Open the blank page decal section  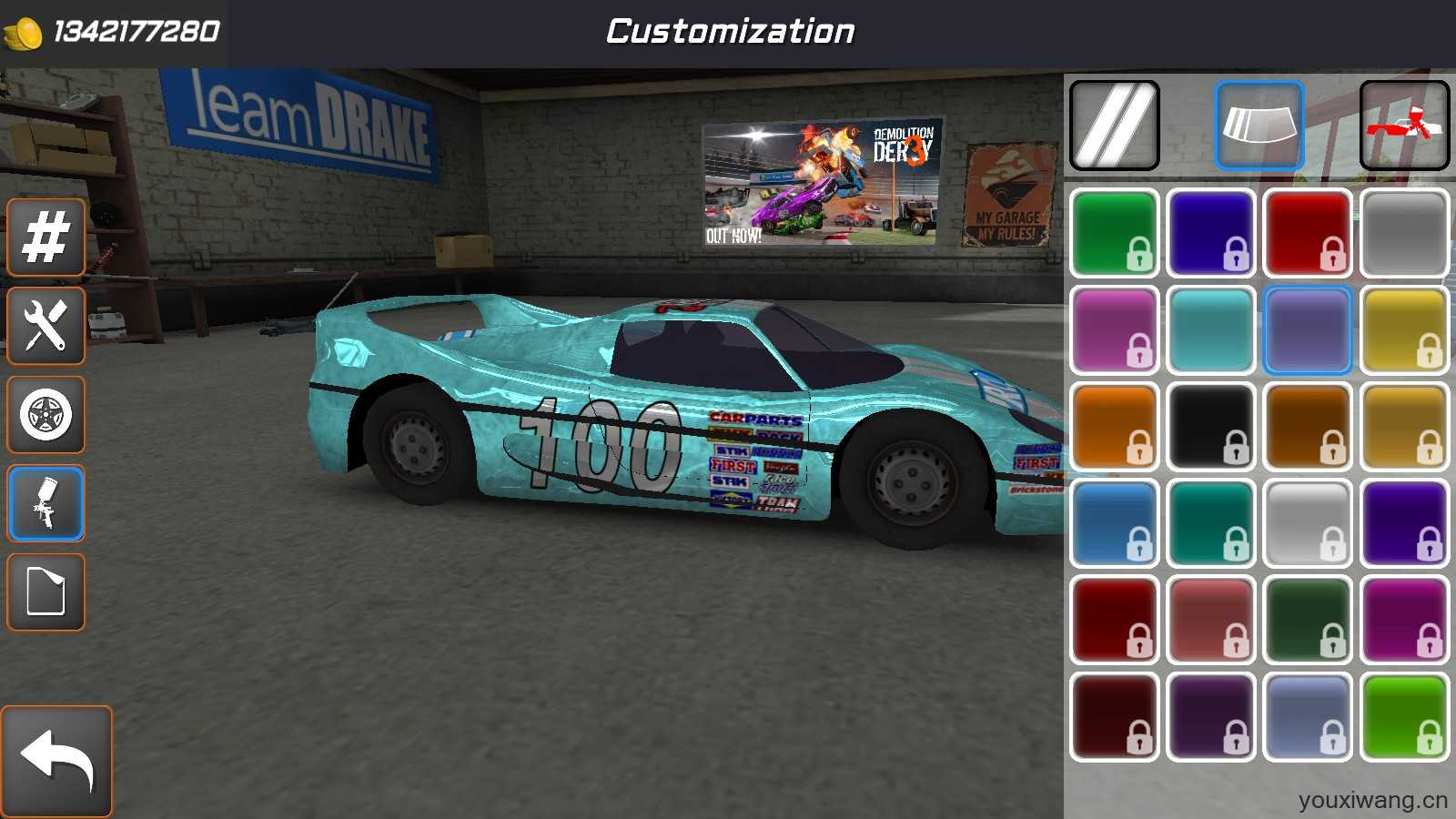(45, 592)
